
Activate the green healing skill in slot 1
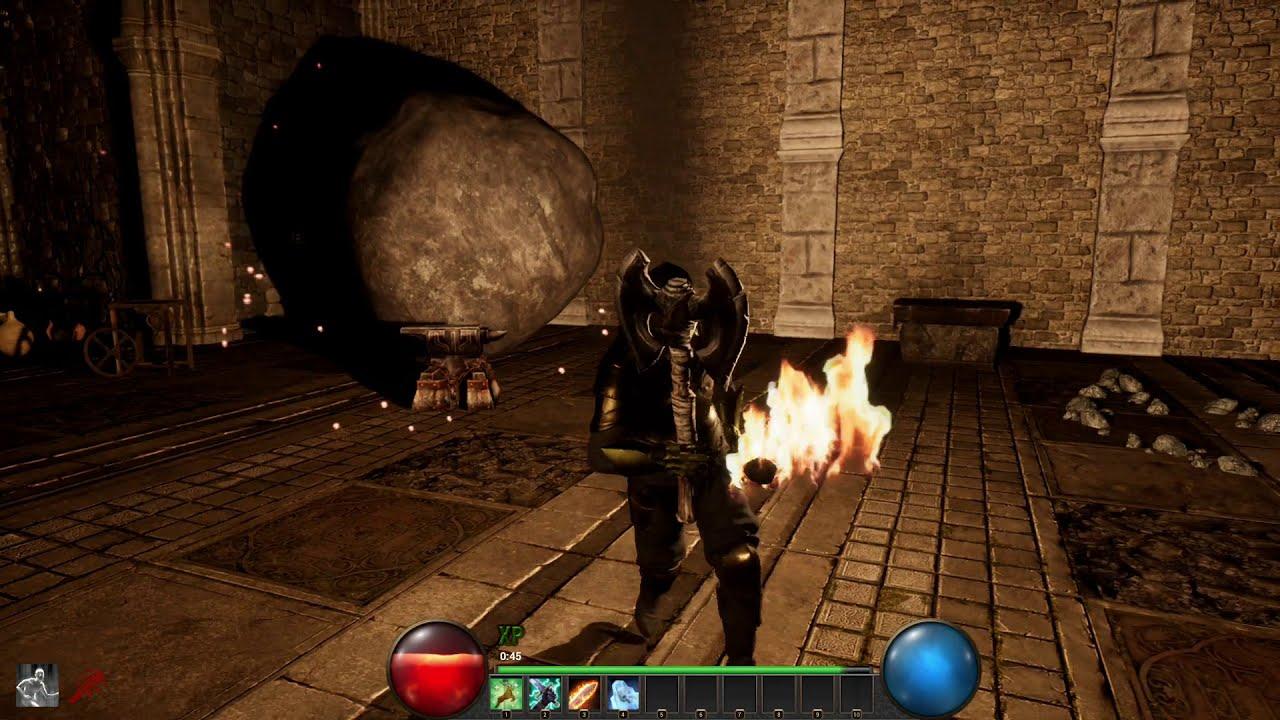(505, 692)
